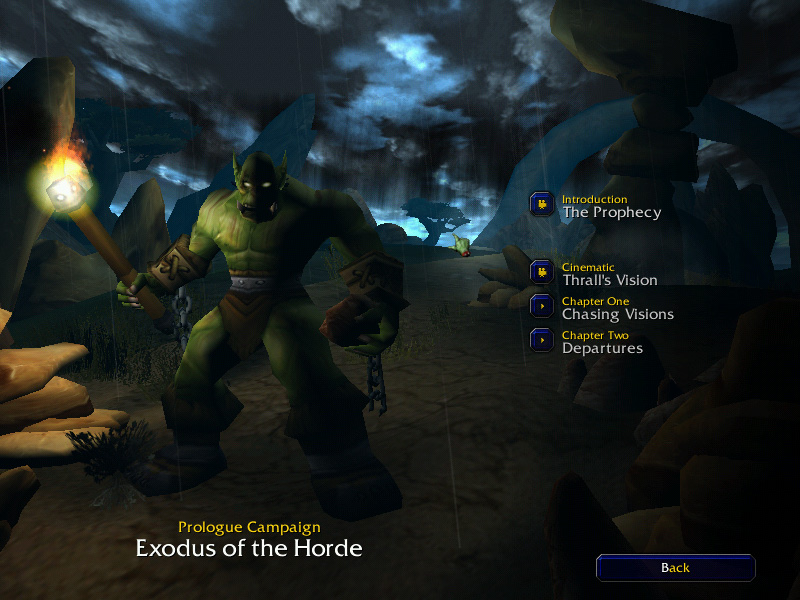Start Chapter One: Chasing Visions

point(543,307)
